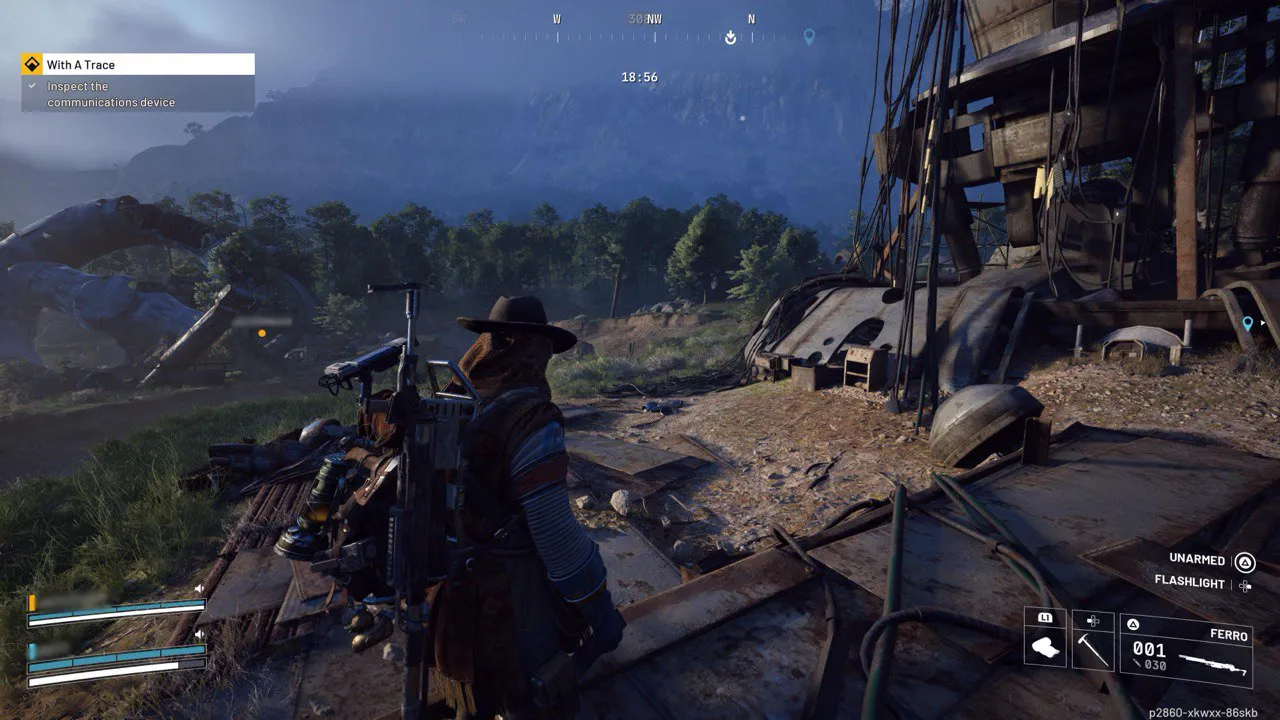1280x720 pixels.
Task: Click the in-game clock showing 18:56
Action: [638, 77]
